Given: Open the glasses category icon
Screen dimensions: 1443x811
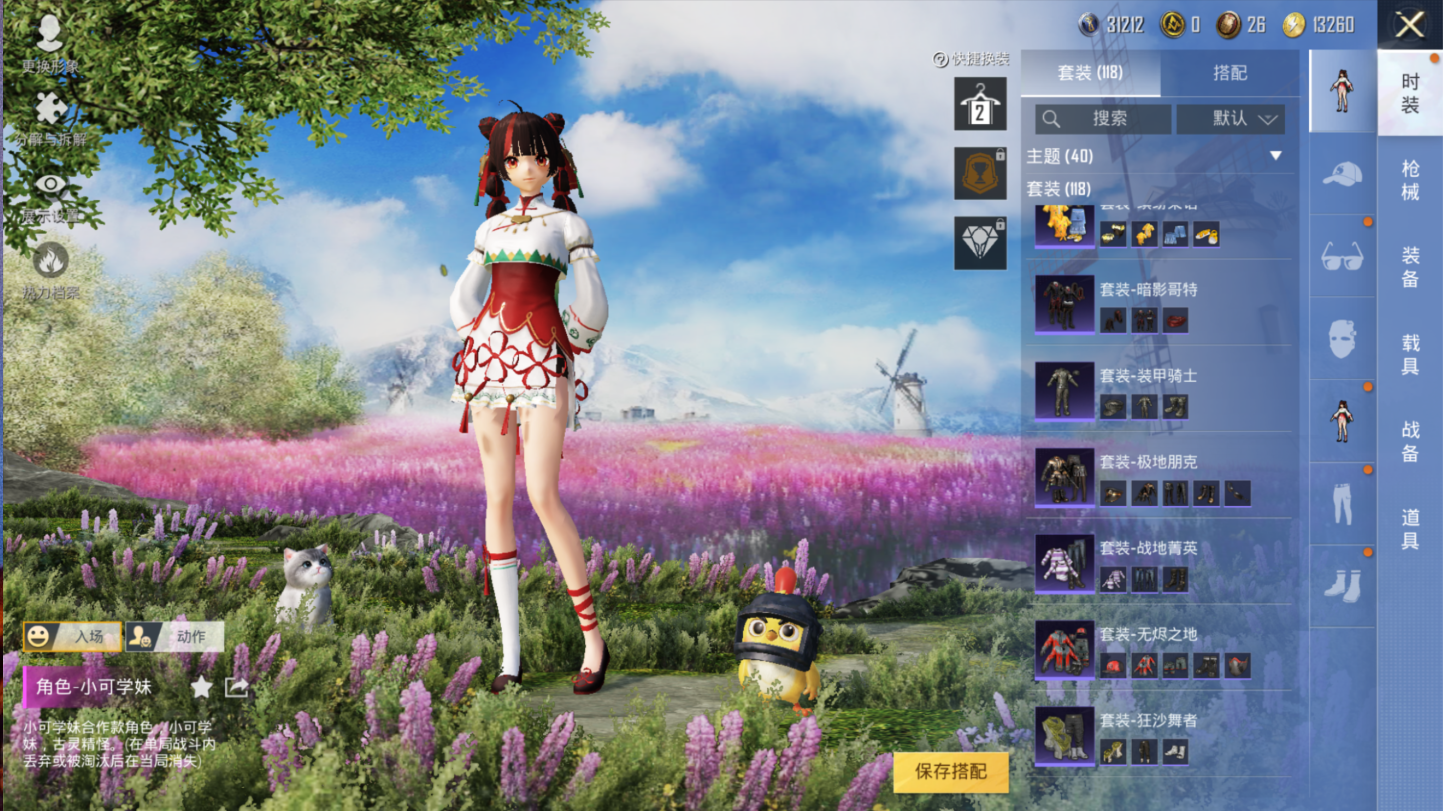Looking at the screenshot, I should pos(1342,257).
